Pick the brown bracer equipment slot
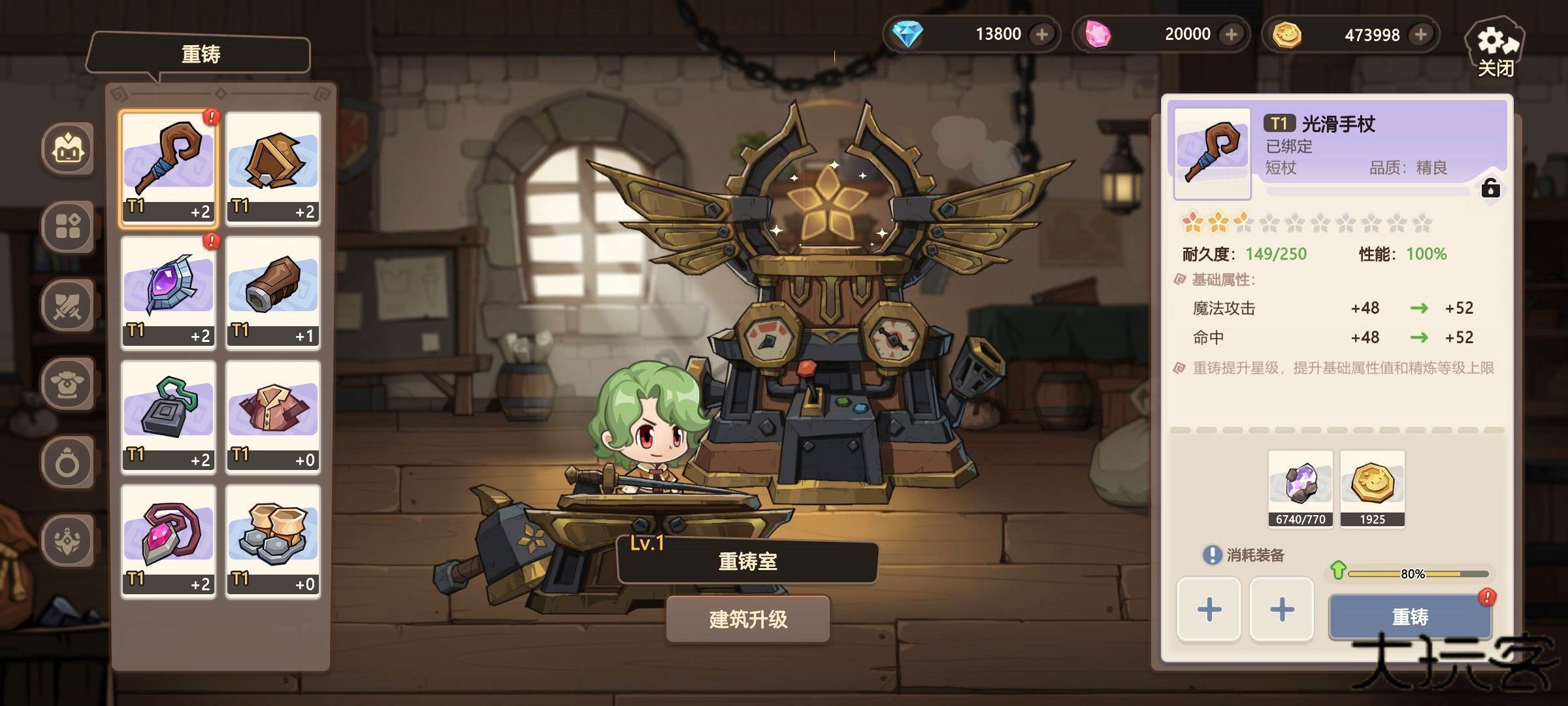This screenshot has height=706, width=1568. (273, 292)
